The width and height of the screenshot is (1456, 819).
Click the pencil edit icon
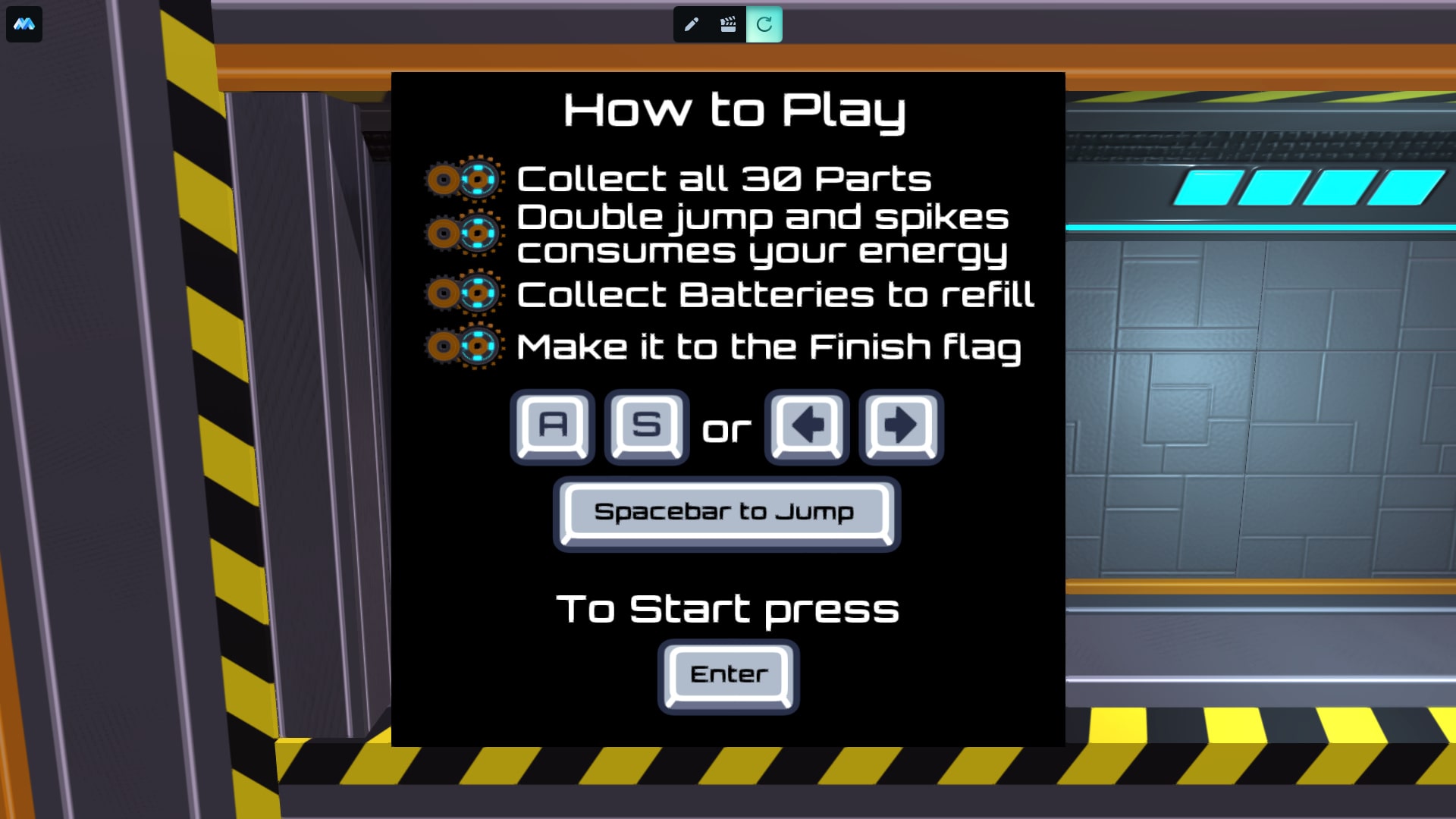(691, 24)
